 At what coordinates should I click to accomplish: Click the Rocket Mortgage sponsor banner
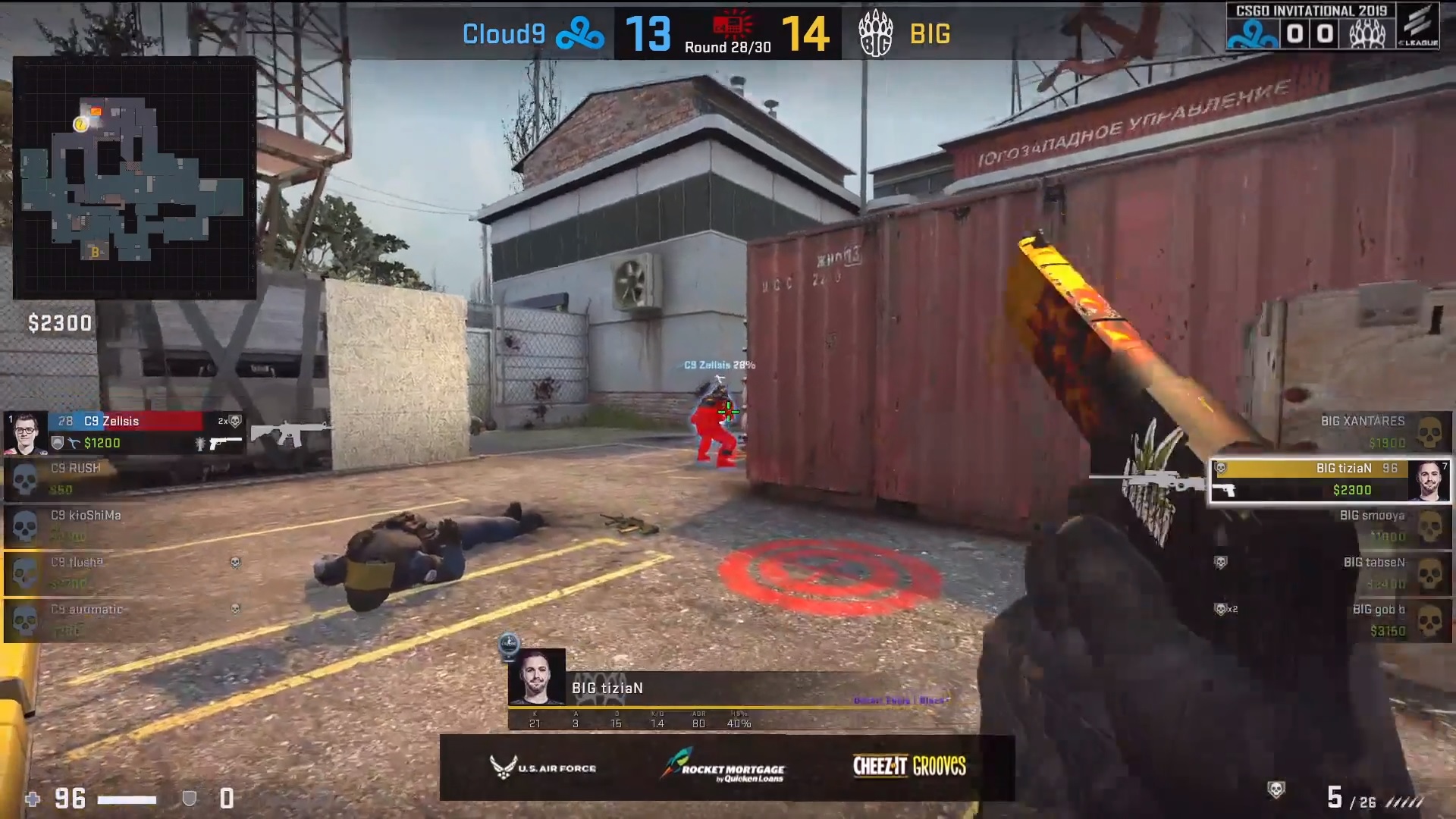(x=723, y=767)
